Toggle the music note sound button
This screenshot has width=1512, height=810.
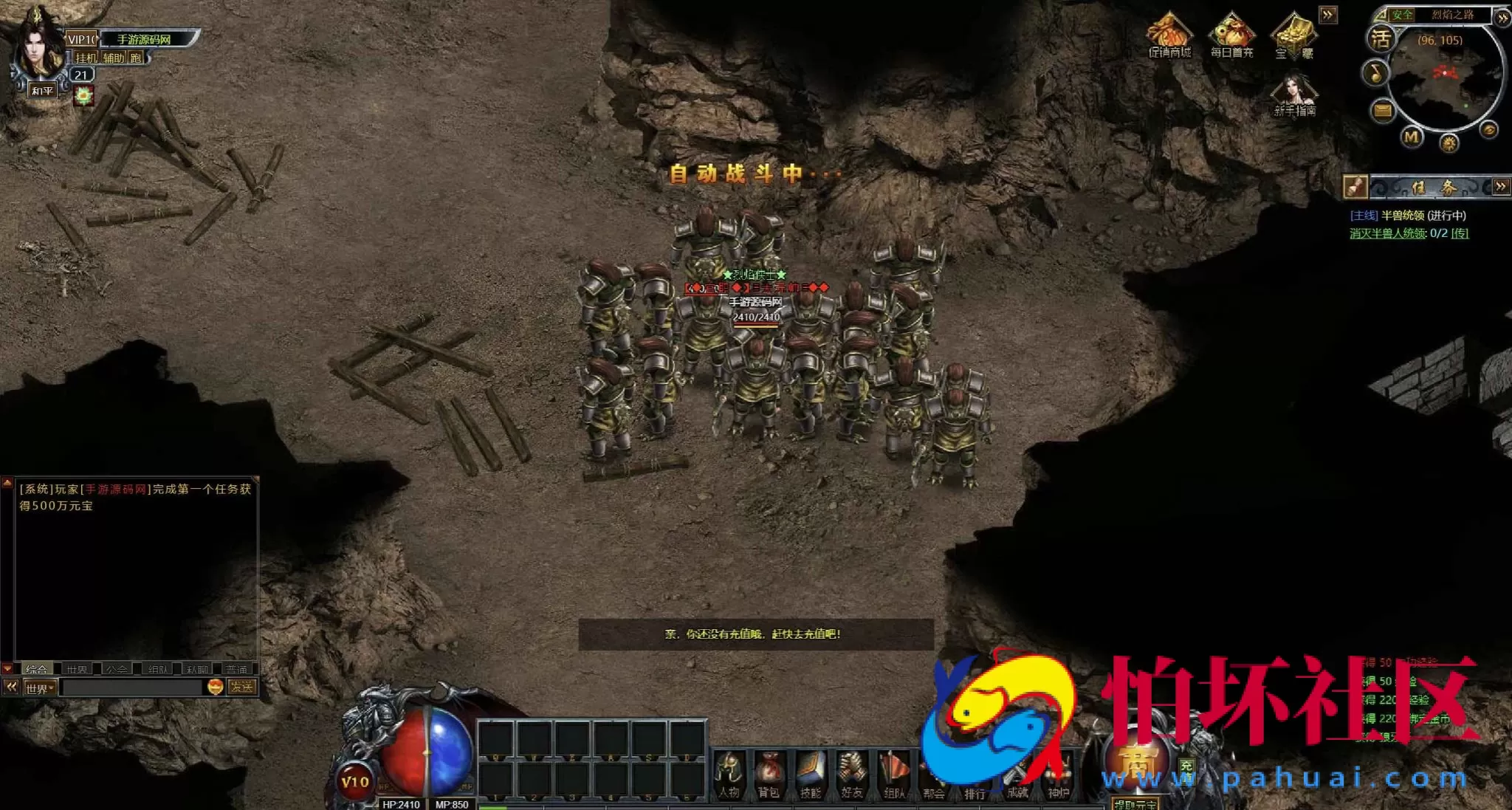(1375, 72)
